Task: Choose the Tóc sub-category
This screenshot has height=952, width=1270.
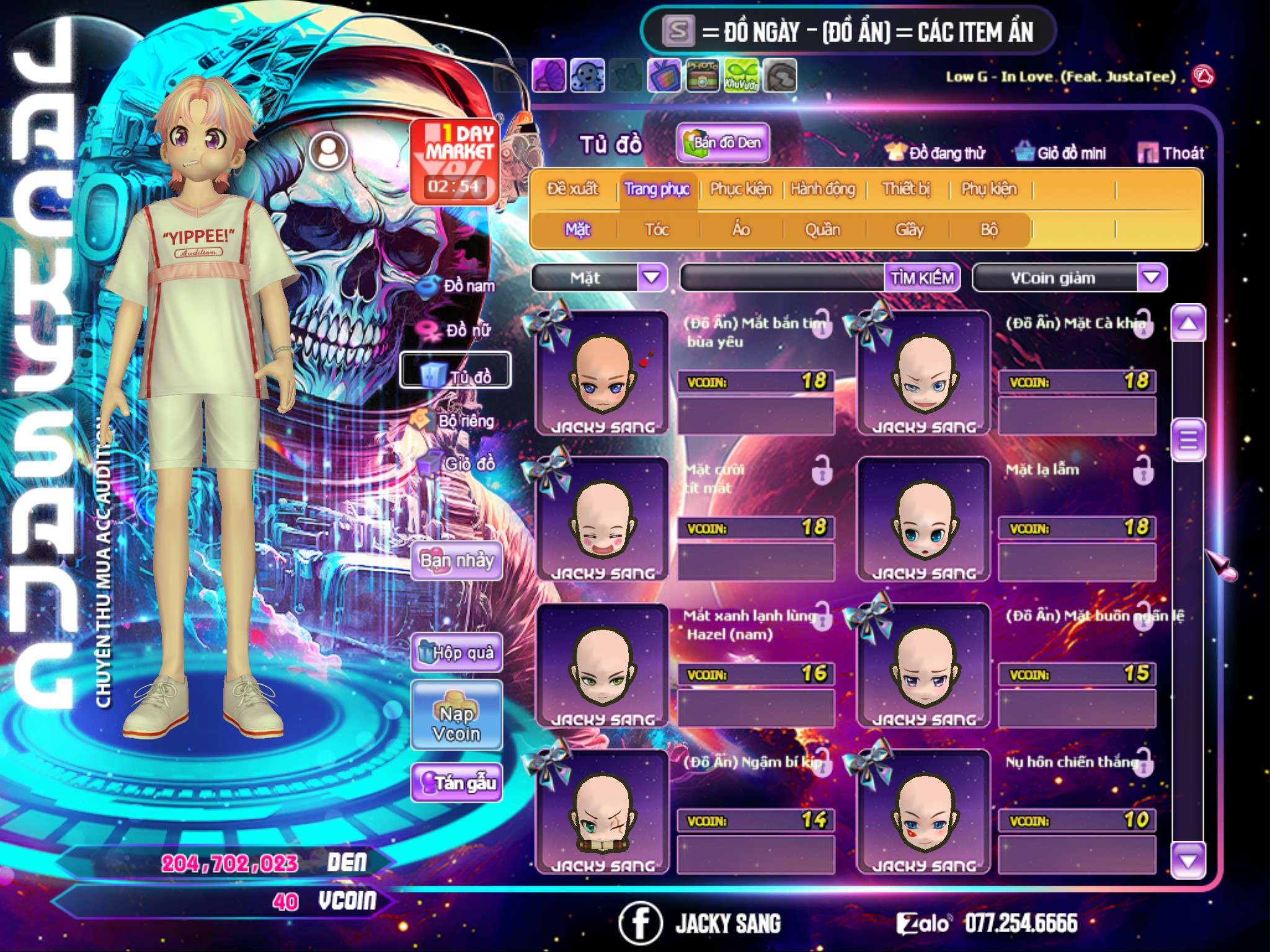Action: [x=657, y=230]
